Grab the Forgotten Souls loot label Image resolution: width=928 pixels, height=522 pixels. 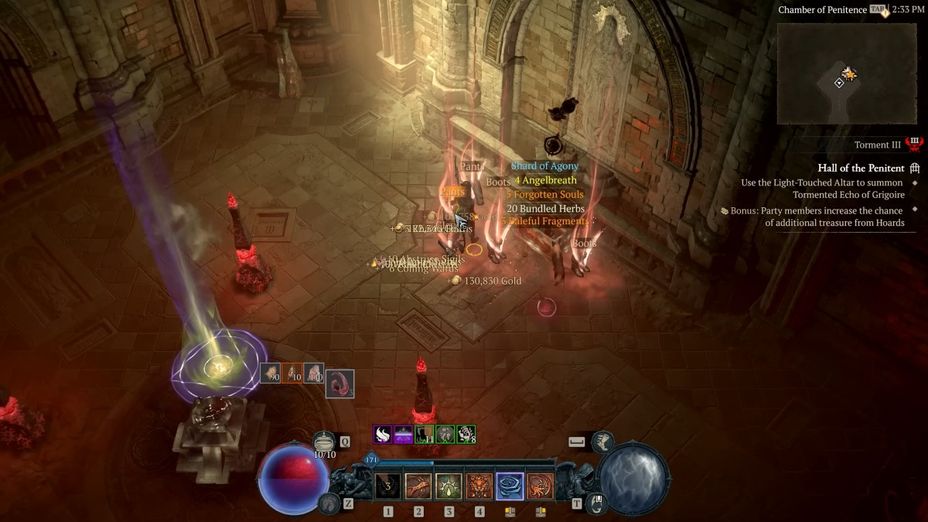click(545, 194)
